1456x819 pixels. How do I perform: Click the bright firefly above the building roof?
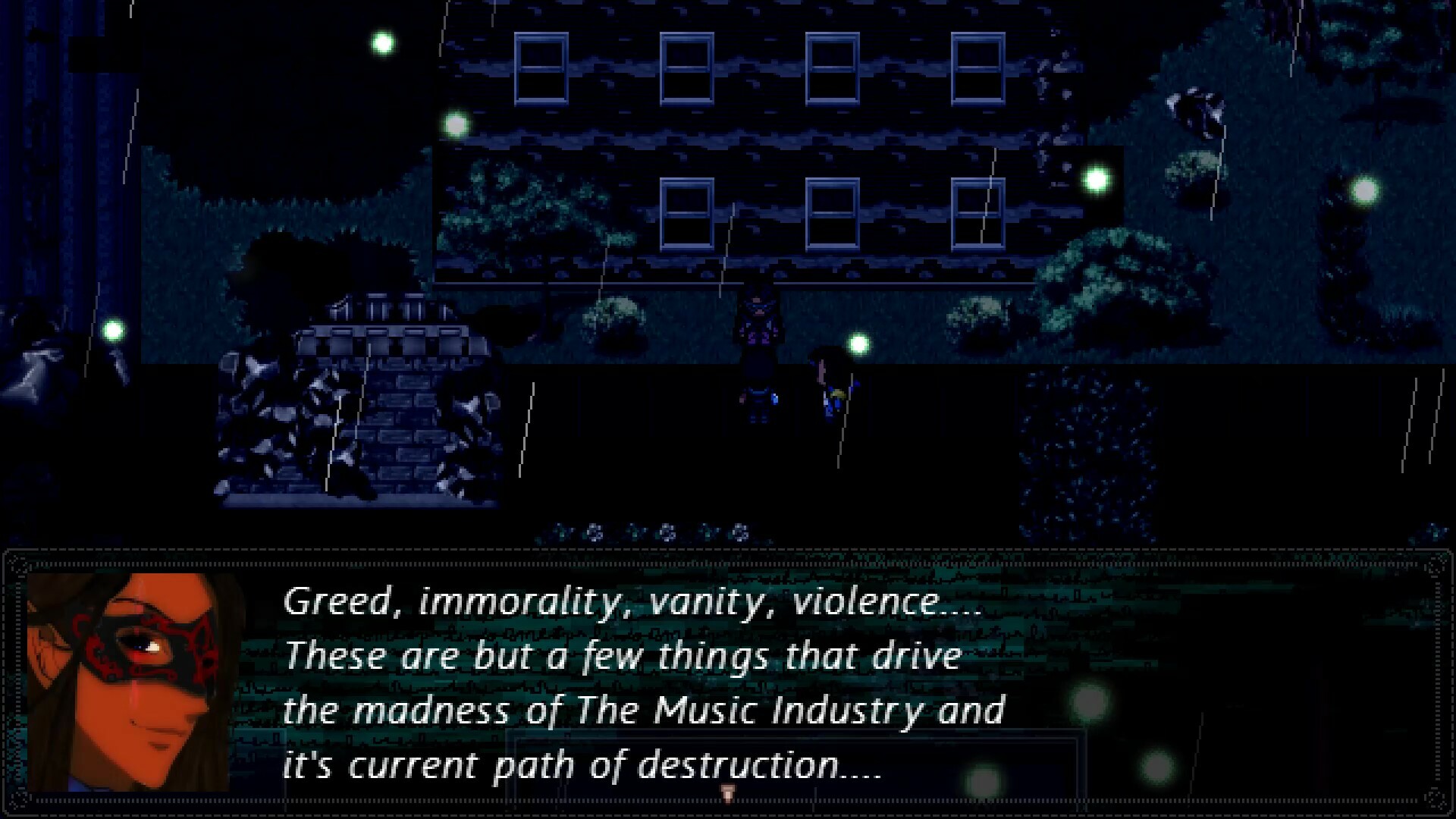point(381,42)
